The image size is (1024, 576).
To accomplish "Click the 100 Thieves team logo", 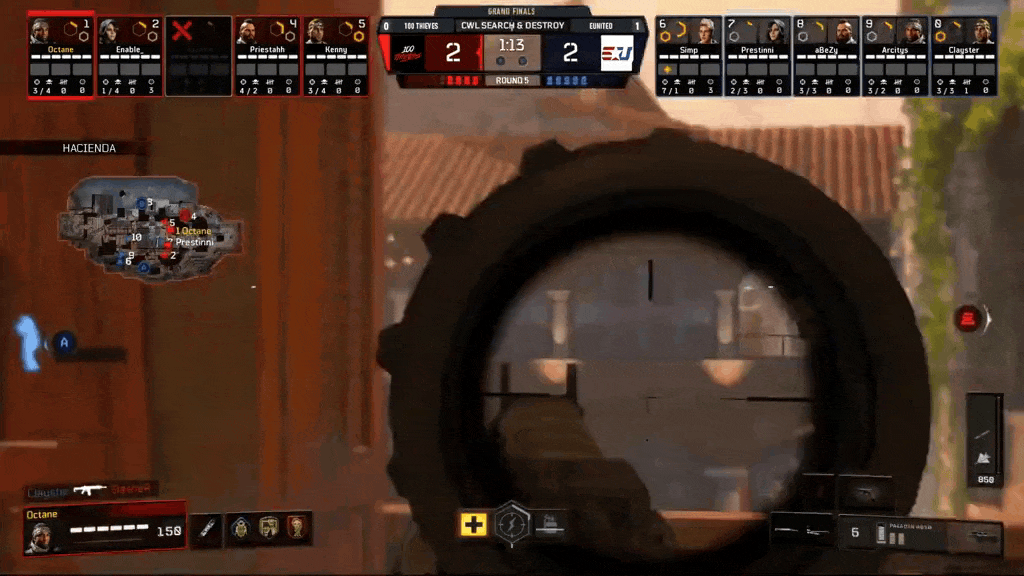I will 404,52.
